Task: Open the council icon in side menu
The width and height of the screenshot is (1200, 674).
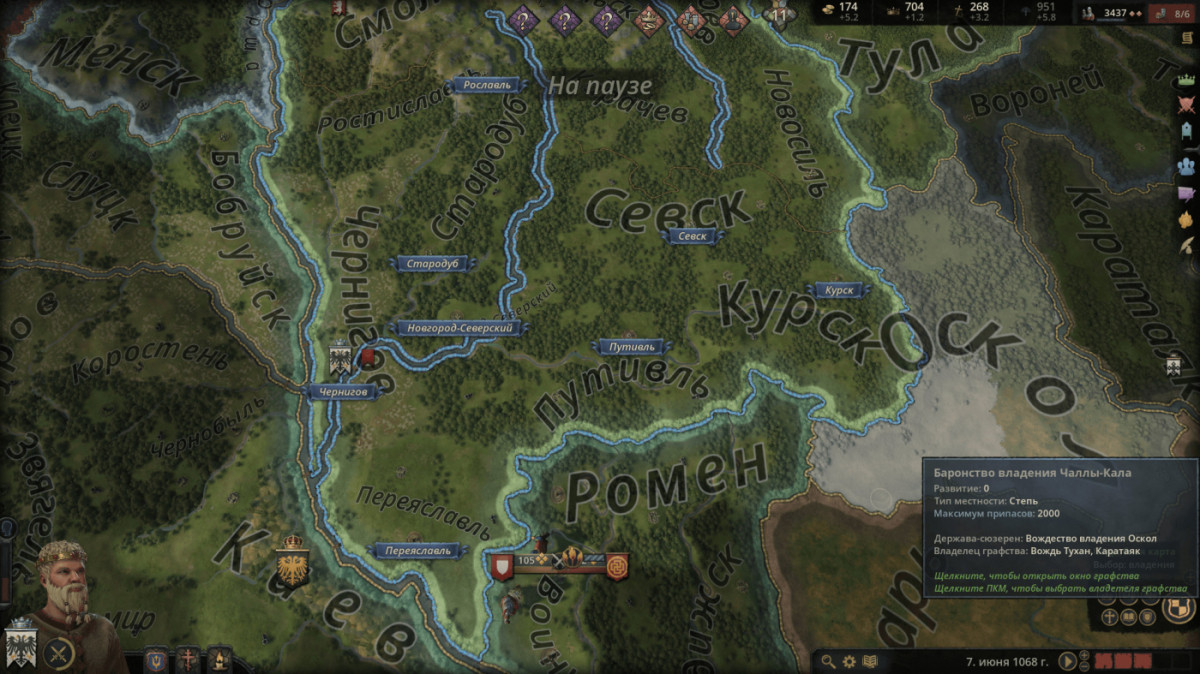Action: coord(1187,165)
